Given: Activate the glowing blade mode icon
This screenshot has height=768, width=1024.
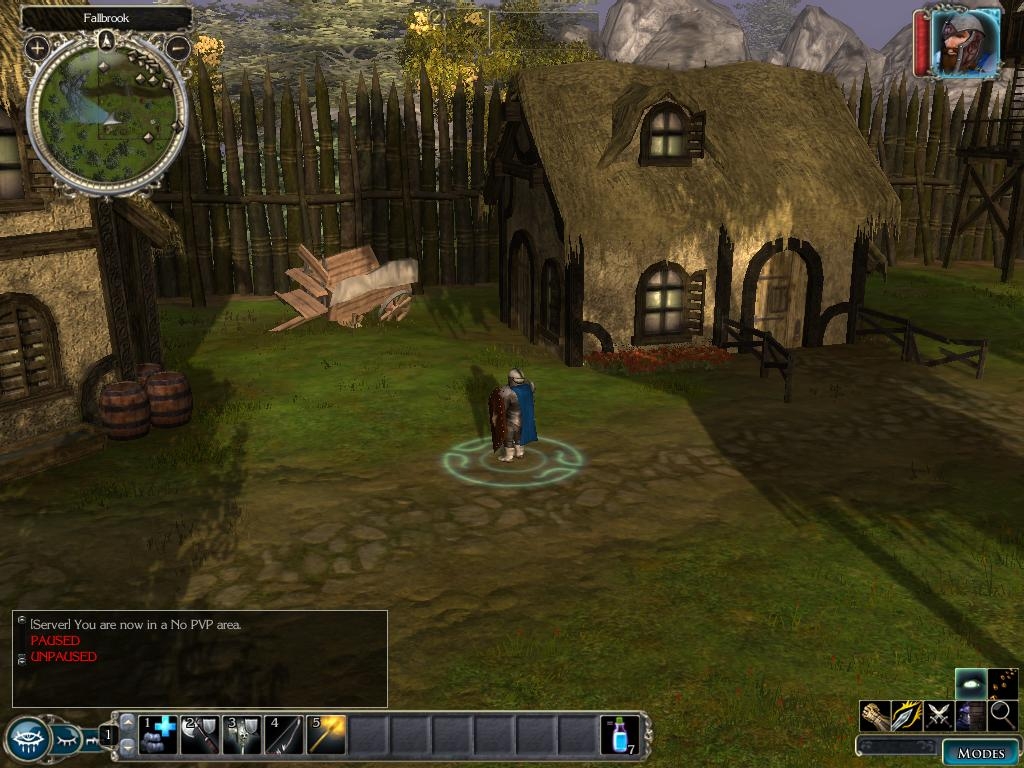Looking at the screenshot, I should click(906, 715).
